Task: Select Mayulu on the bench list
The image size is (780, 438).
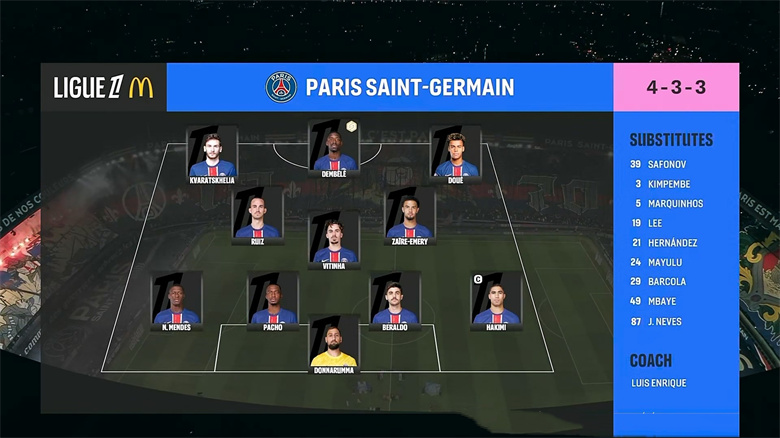Action: (x=664, y=262)
